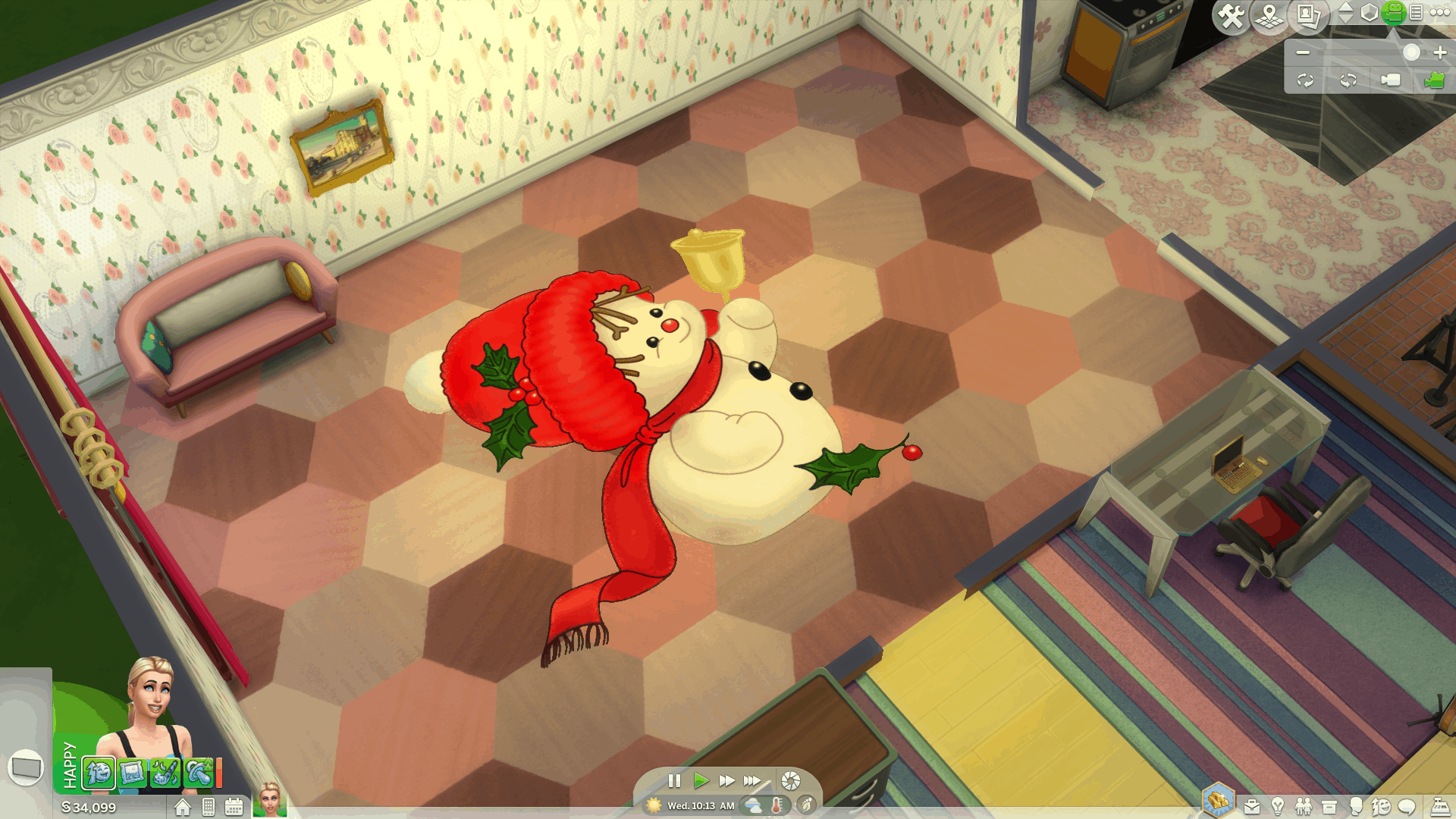Screen dimensions: 1456x819
Task: Open the weather forecast icon
Action: pos(753,805)
